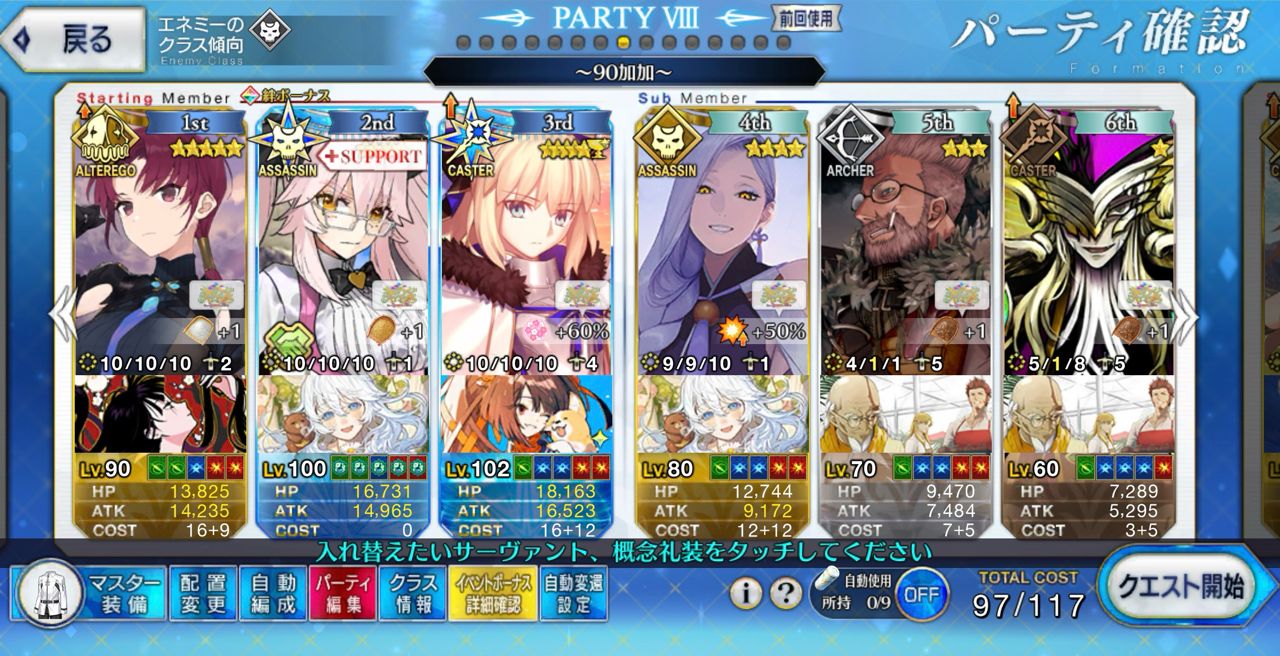The height and width of the screenshot is (656, 1280).
Task: Click the round info 'i' icon
Action: [x=746, y=594]
